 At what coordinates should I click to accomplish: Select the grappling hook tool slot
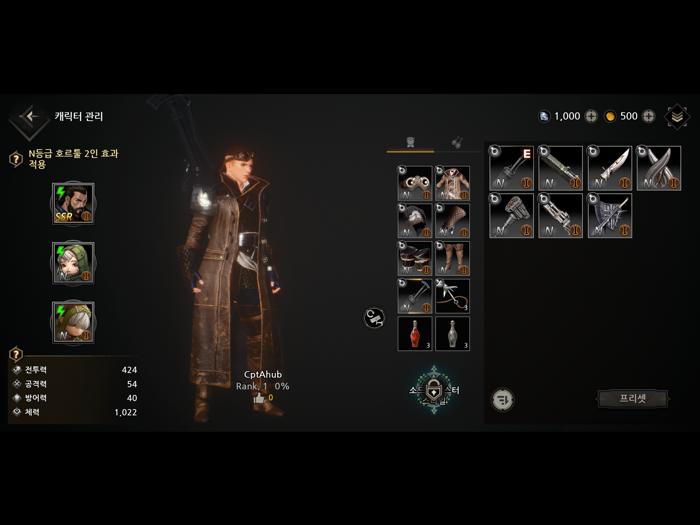tap(452, 296)
